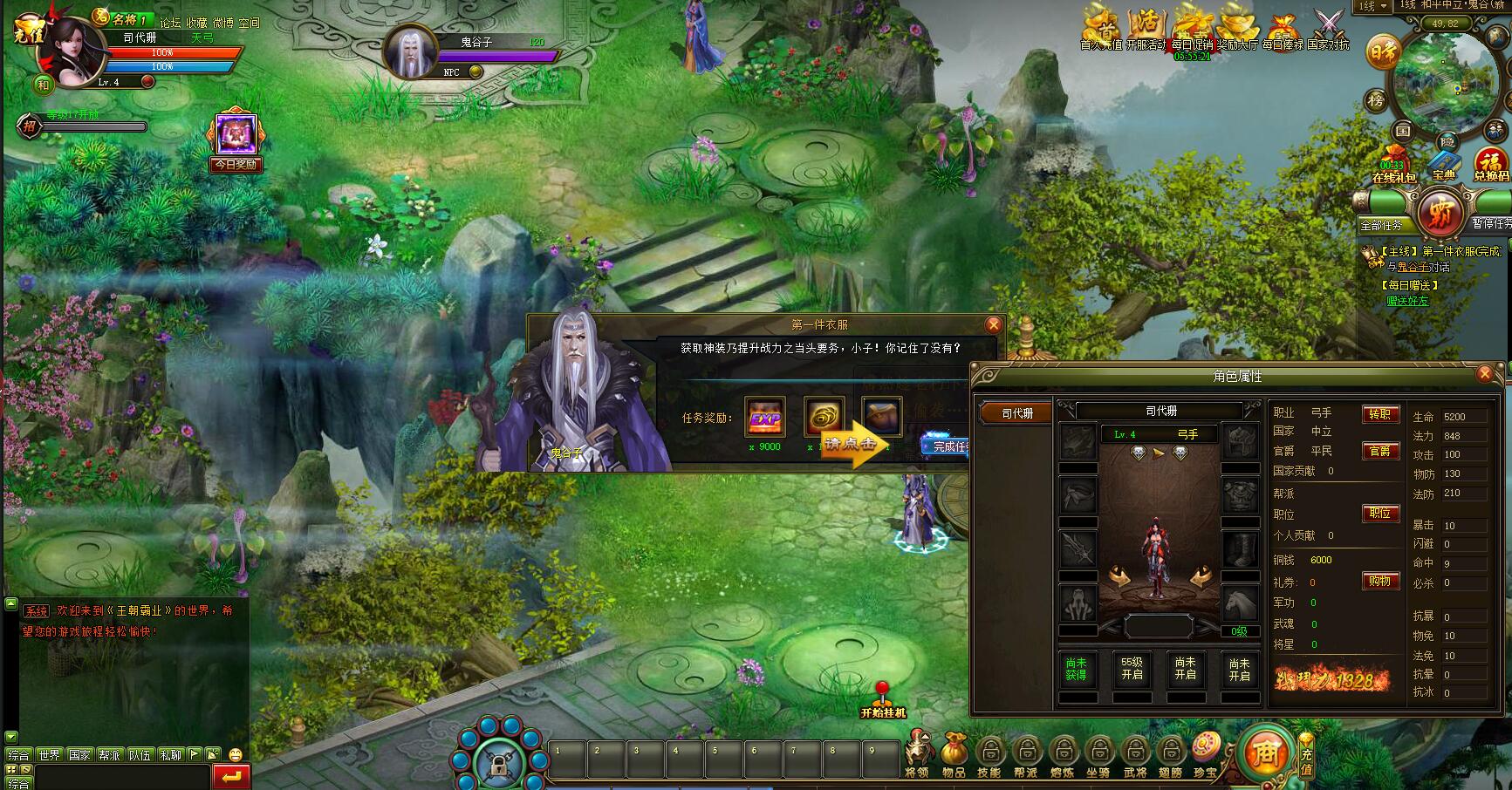
Task: Click the 日常 daily button by minimap
Action: 1382,54
